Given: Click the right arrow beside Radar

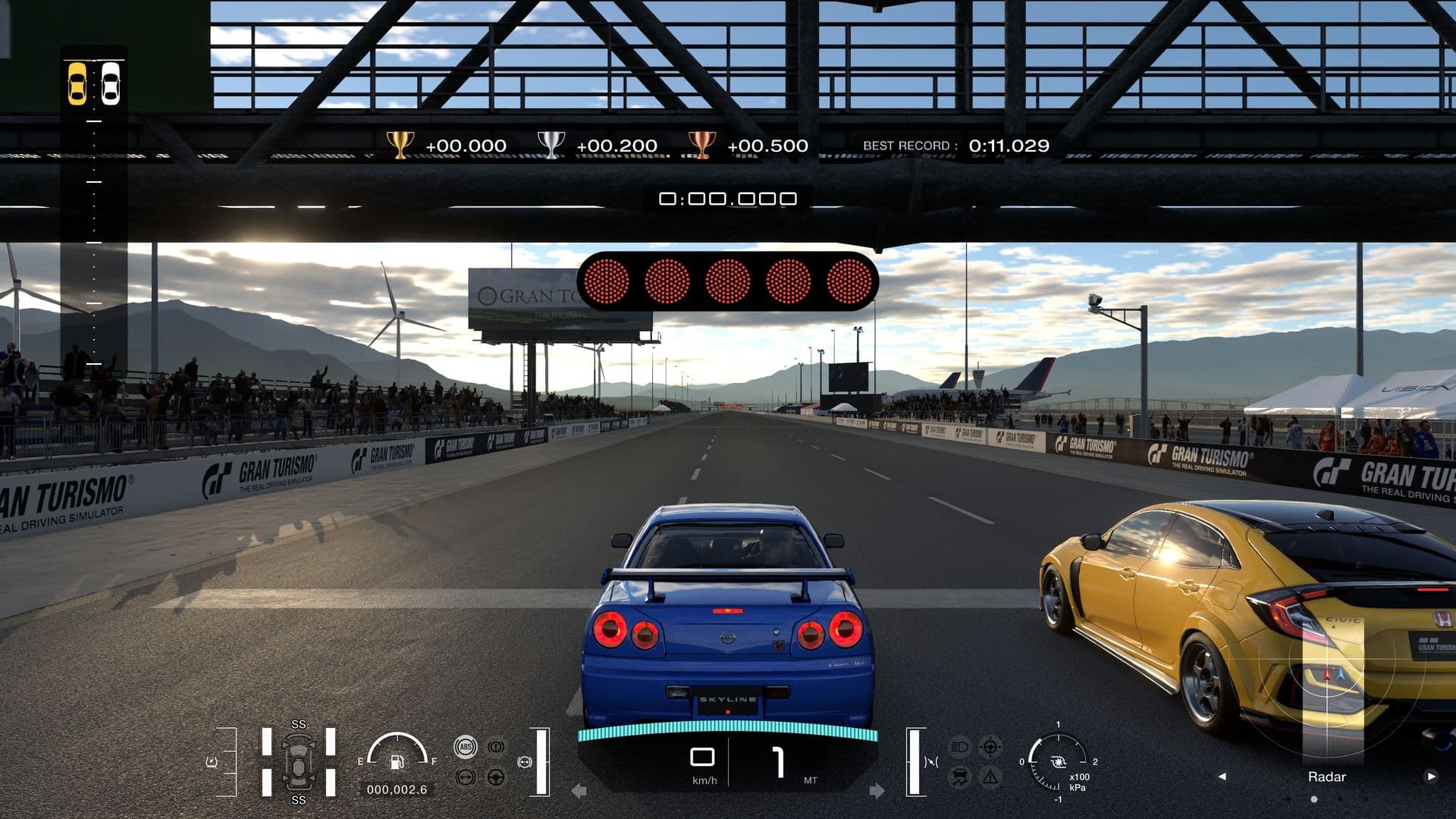Looking at the screenshot, I should (1431, 777).
